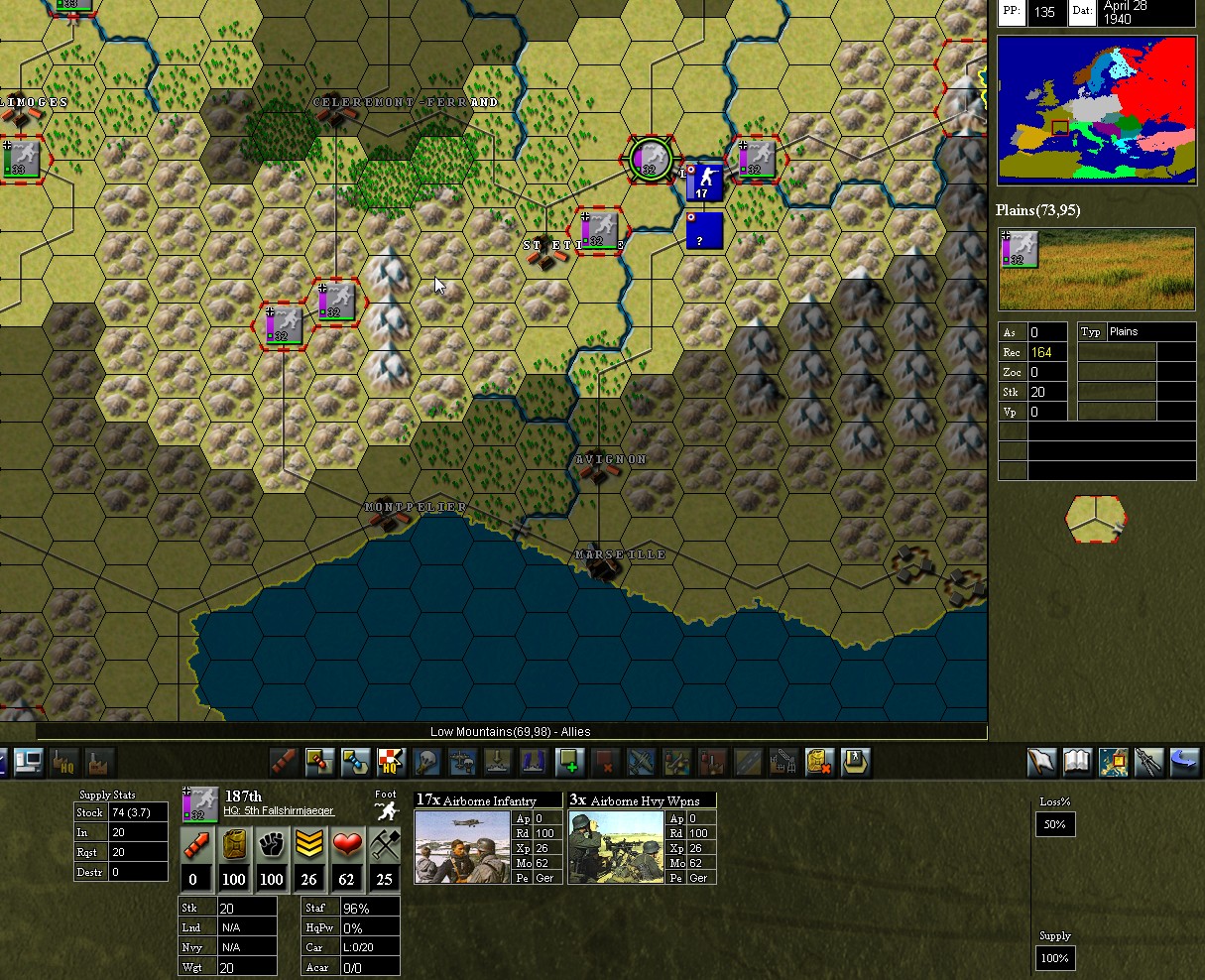
Task: Open the book reports icon
Action: click(1077, 762)
